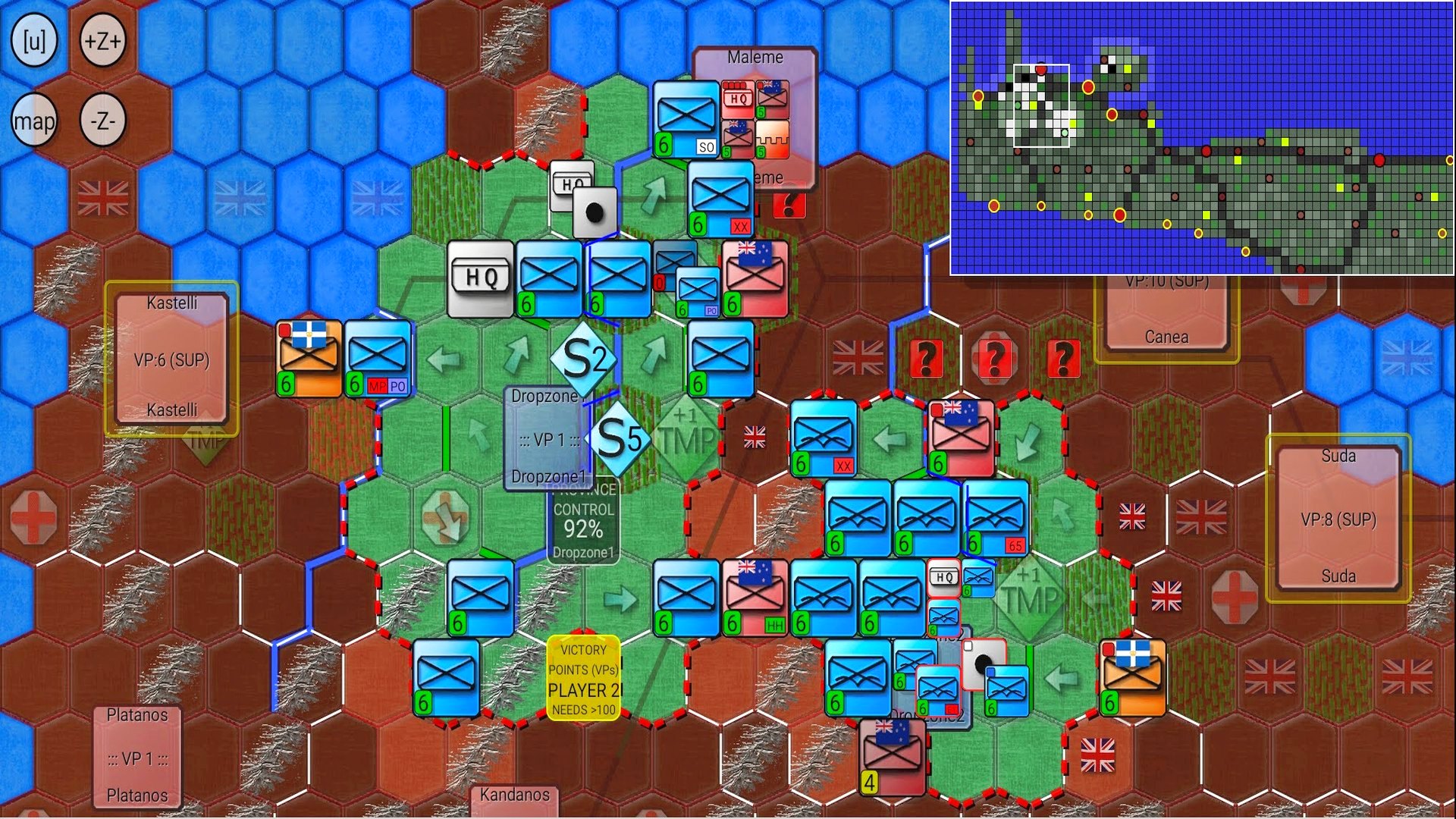Select the white HQ counter near Maleme

click(570, 182)
